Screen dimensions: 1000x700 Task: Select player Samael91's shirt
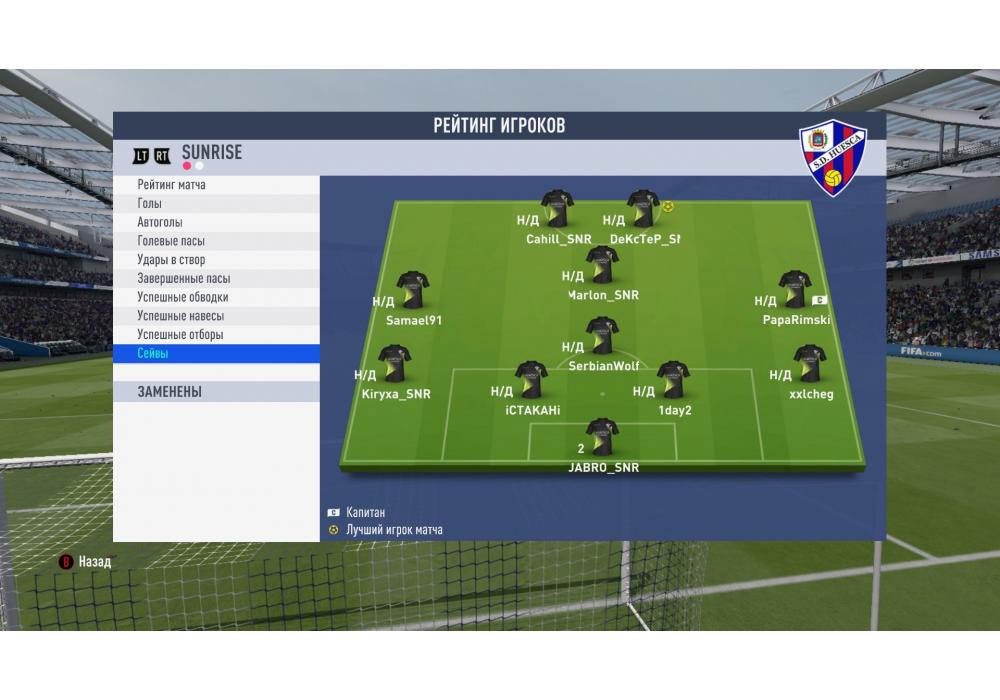pyautogui.click(x=413, y=290)
